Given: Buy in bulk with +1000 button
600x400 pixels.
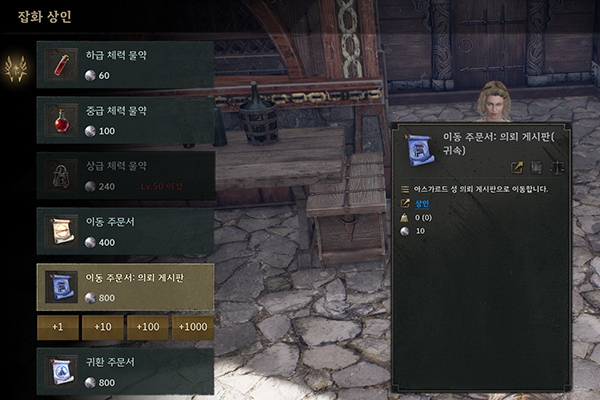Looking at the screenshot, I should (191, 327).
